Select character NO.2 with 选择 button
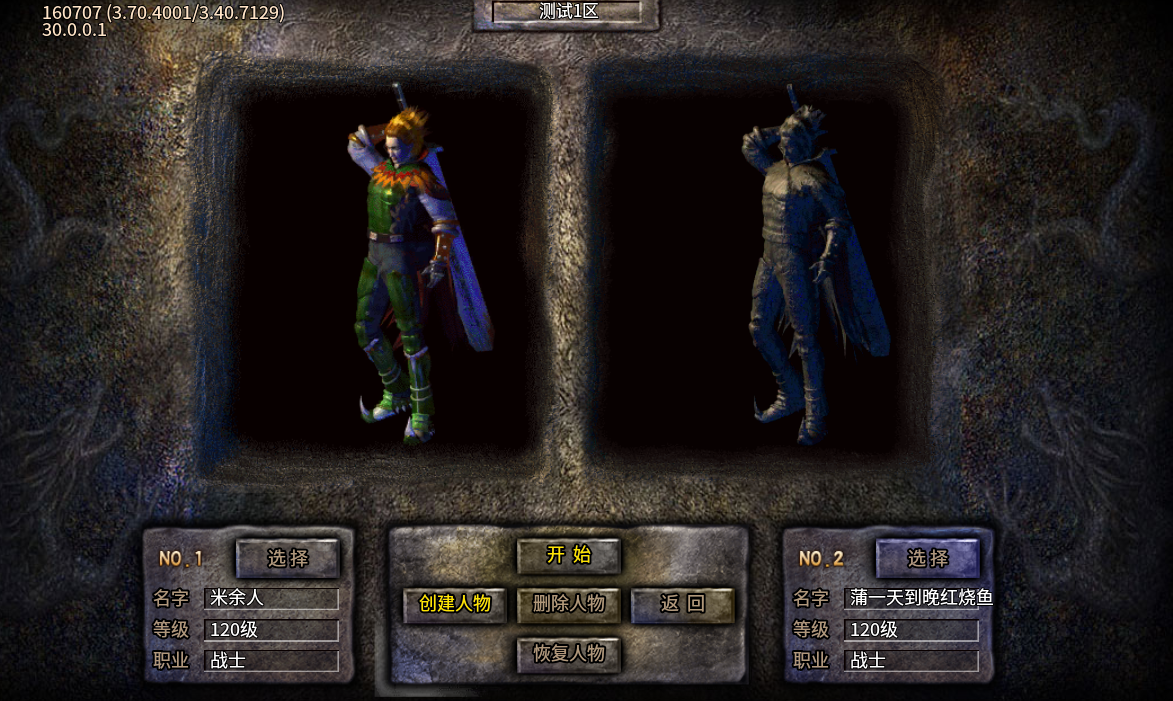This screenshot has width=1173, height=701. click(x=928, y=558)
